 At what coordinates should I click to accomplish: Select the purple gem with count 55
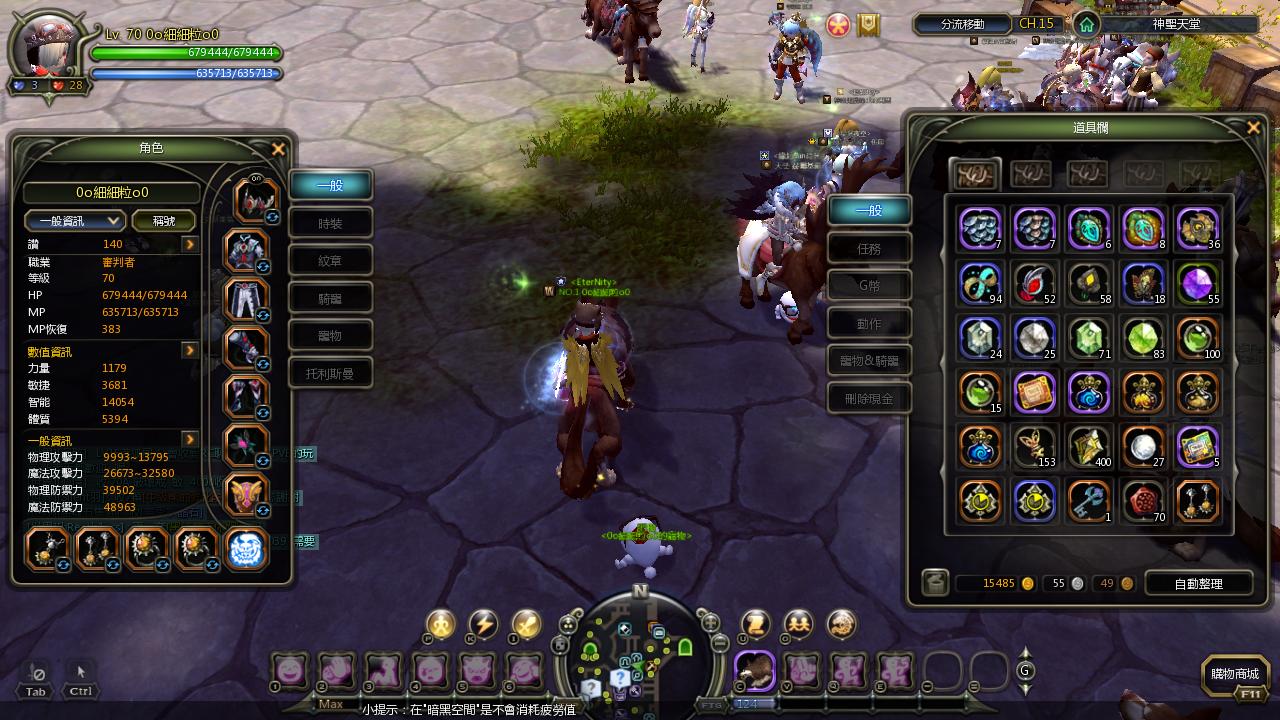coord(1197,283)
